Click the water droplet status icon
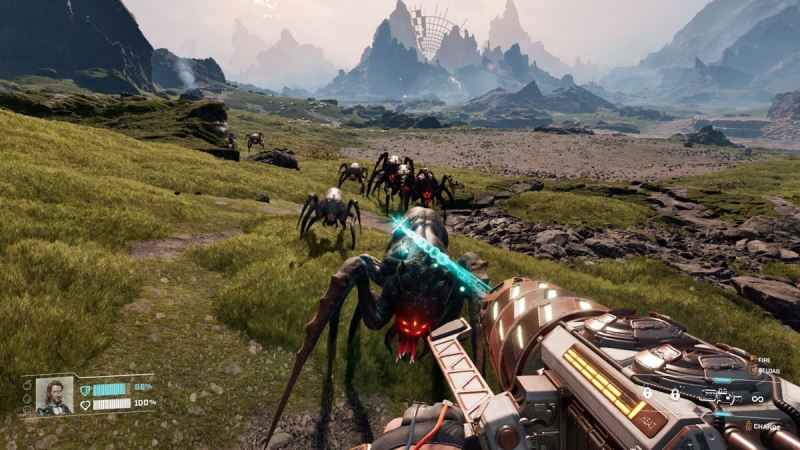This screenshot has width=800, height=450. point(27,398)
